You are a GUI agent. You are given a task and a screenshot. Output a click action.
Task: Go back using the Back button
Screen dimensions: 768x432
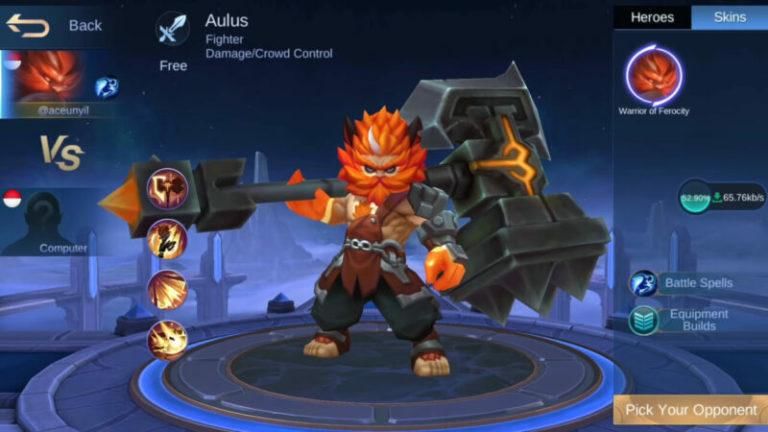(55, 25)
